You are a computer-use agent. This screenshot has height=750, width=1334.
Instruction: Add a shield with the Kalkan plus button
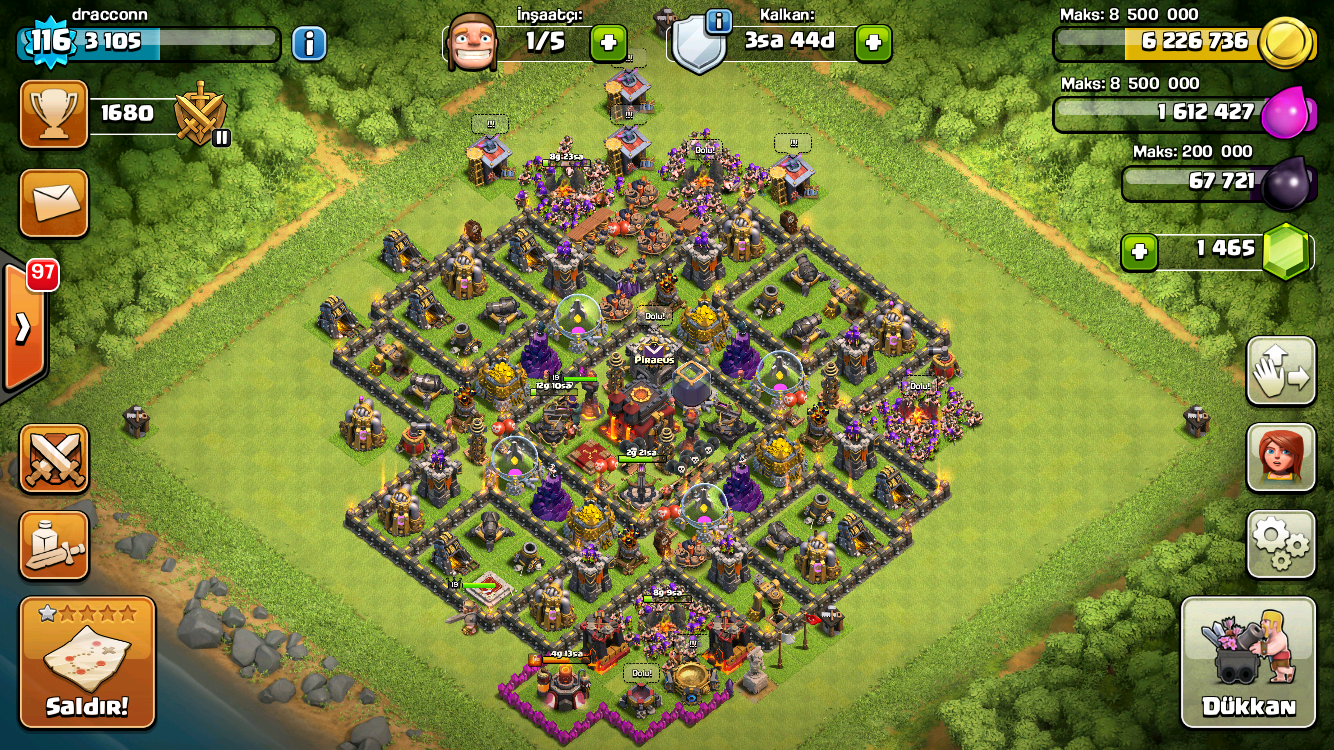tap(873, 42)
